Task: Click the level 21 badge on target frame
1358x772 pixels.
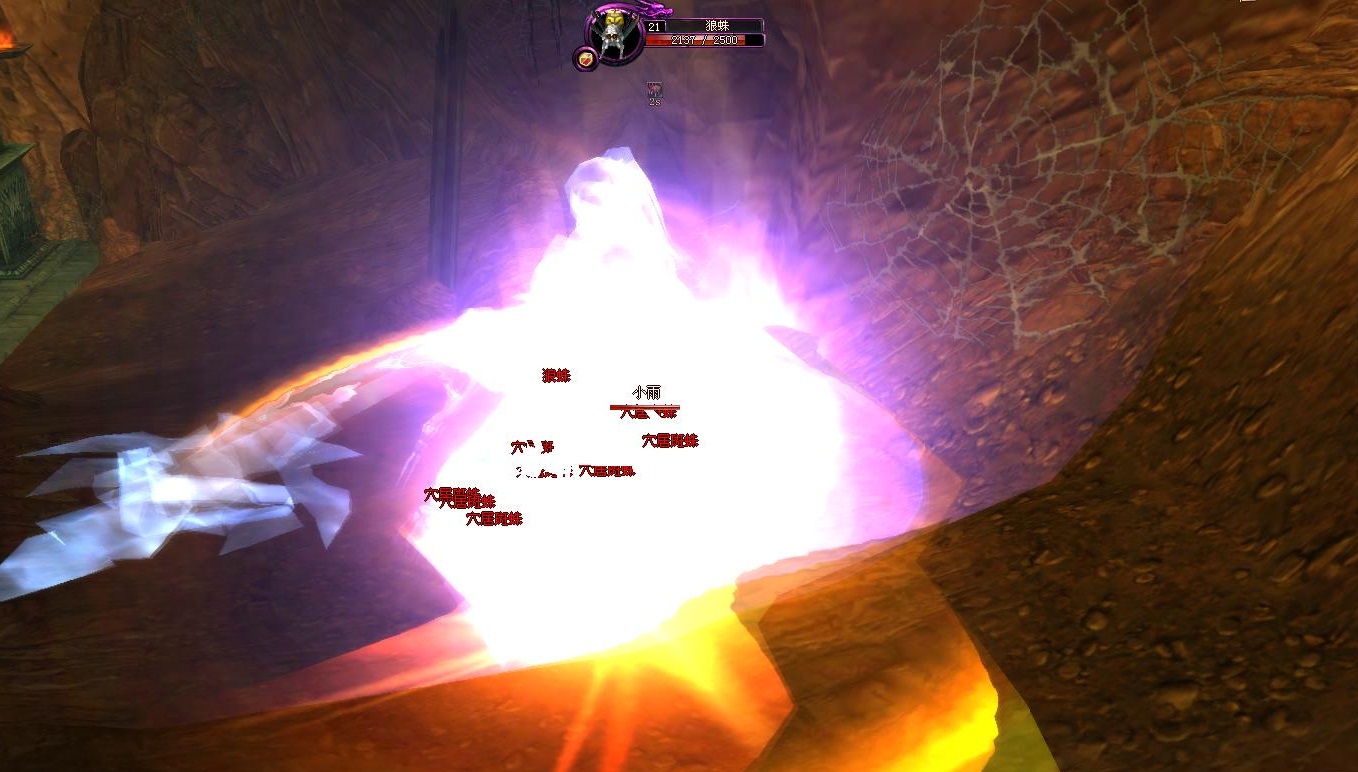Action: (655, 26)
